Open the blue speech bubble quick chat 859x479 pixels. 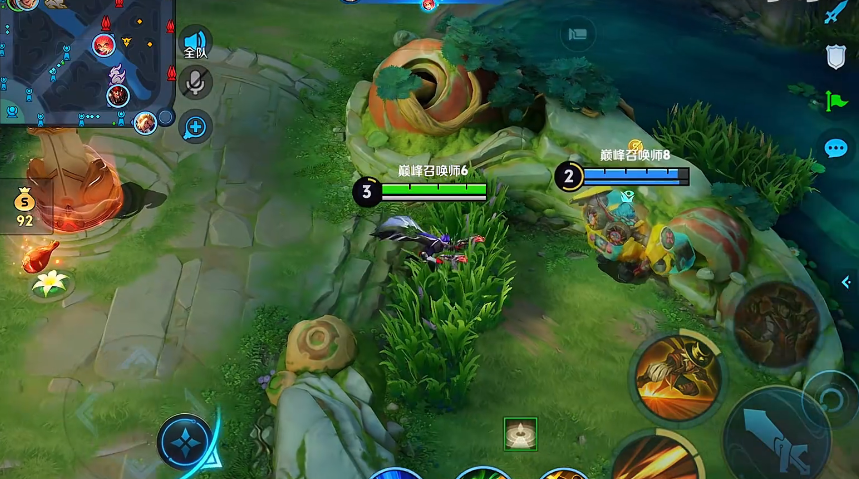coord(836,148)
